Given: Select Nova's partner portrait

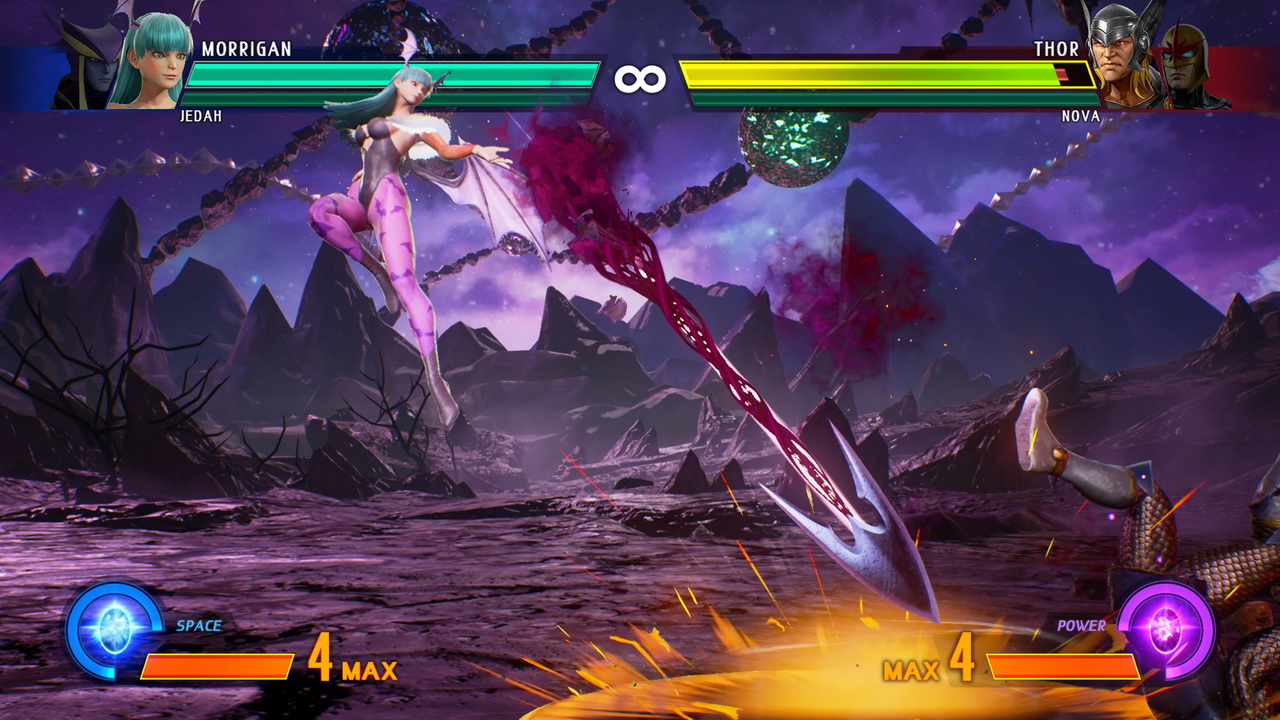Looking at the screenshot, I should (x=1192, y=66).
